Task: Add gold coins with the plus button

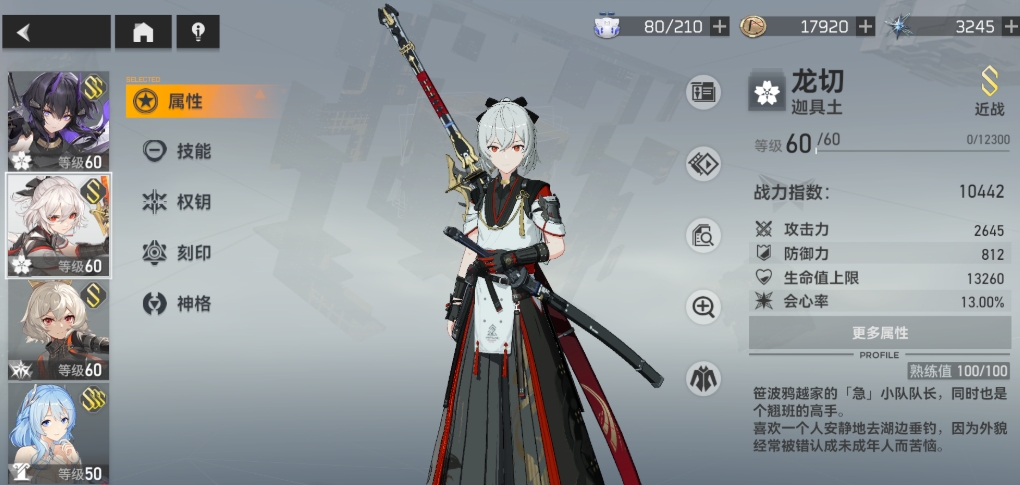Action: click(866, 27)
